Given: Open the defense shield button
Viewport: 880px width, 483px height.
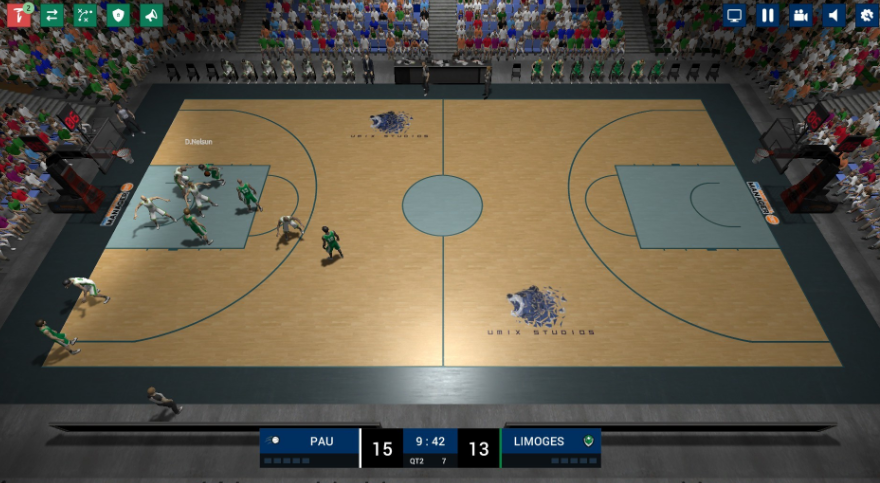Looking at the screenshot, I should coord(118,16).
